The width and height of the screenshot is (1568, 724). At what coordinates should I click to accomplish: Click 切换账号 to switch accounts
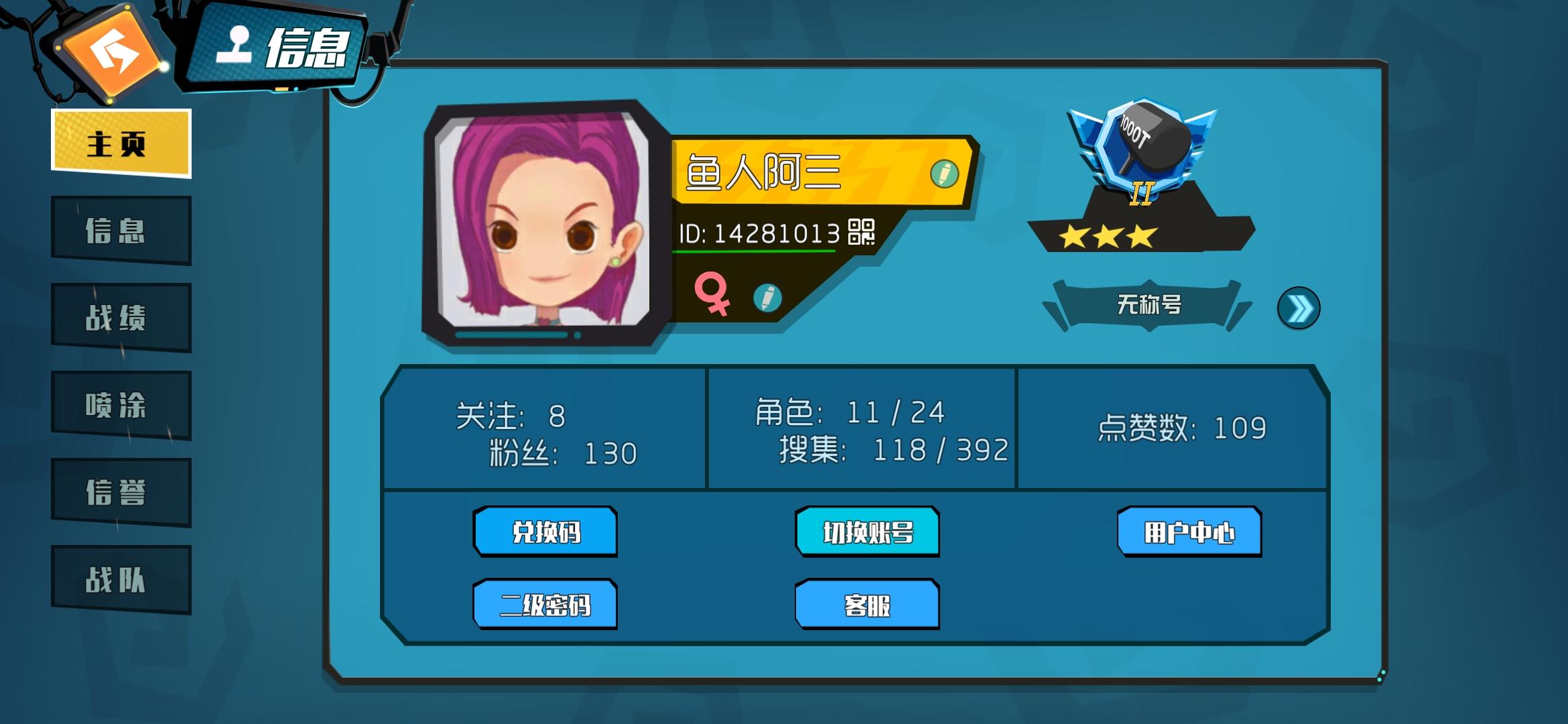(866, 530)
